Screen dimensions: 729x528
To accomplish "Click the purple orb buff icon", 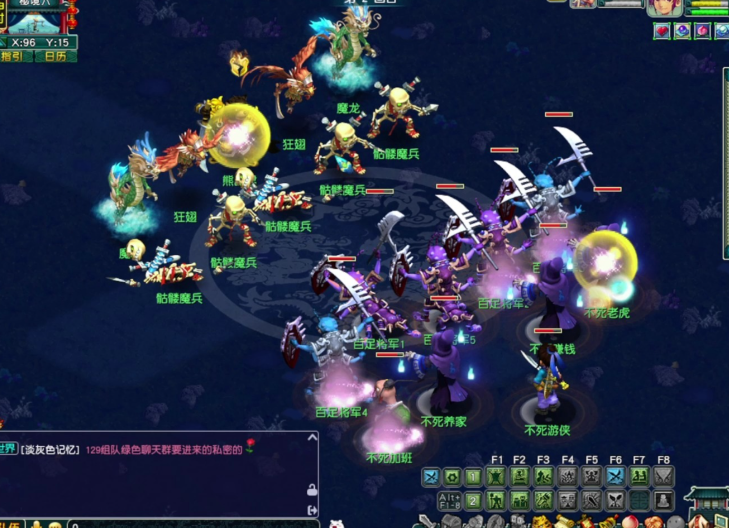I will pos(682,31).
